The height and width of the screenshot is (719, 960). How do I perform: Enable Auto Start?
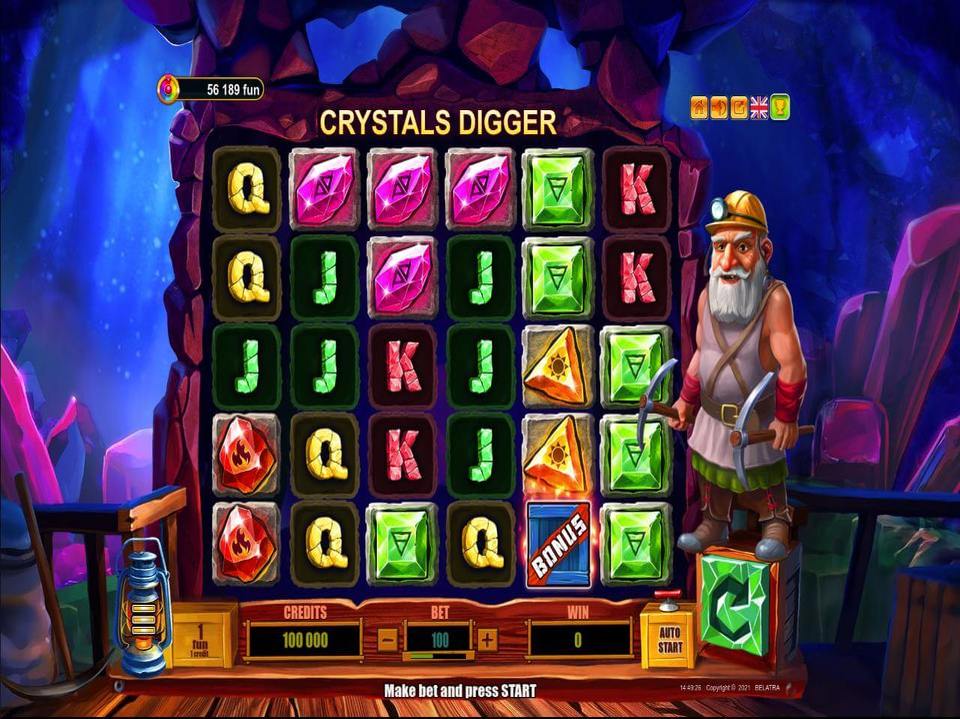[x=667, y=637]
